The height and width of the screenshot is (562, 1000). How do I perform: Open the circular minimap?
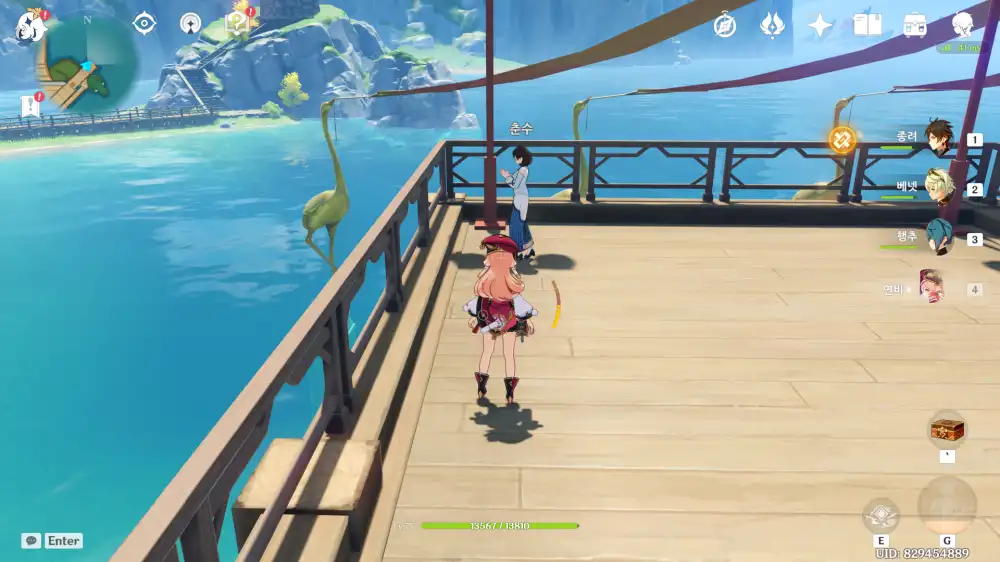(x=88, y=62)
